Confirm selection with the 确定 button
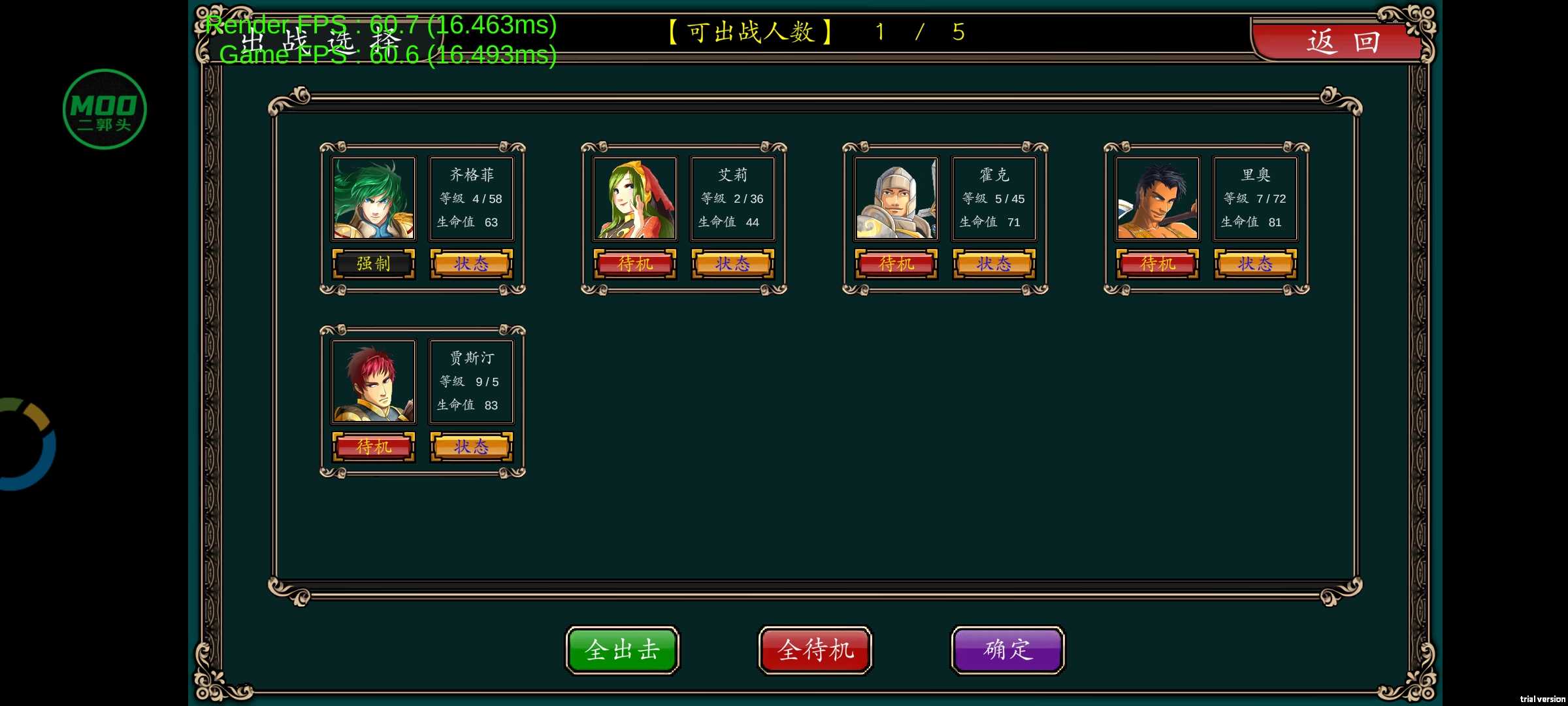 point(1006,650)
